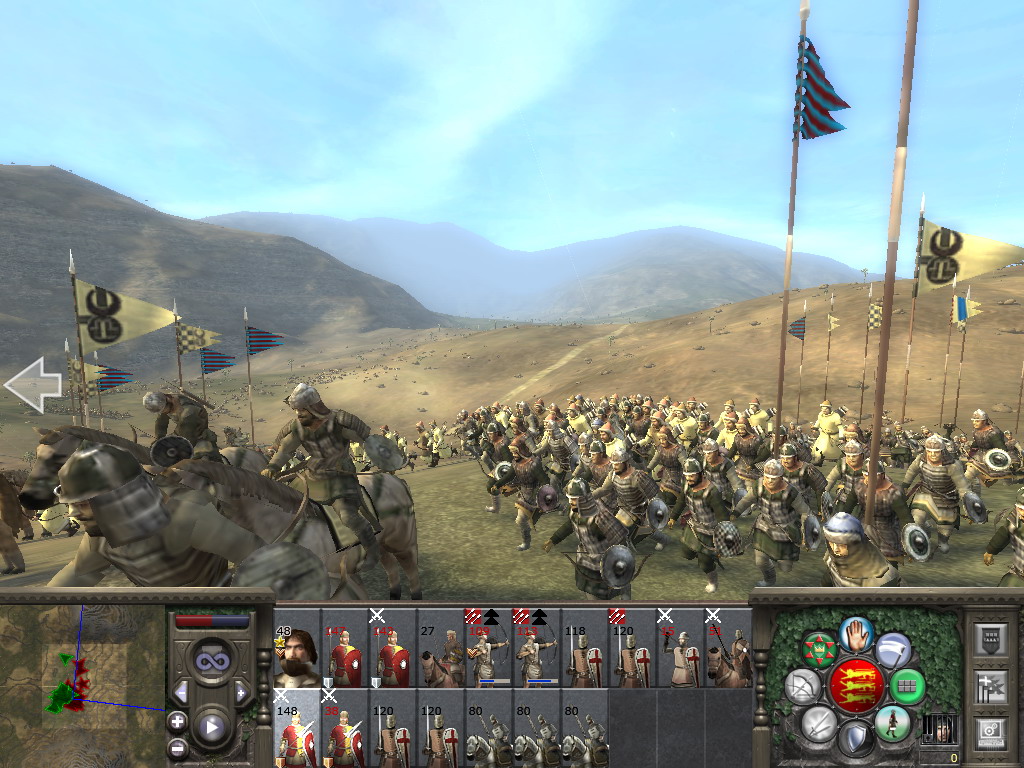
Task: Toggle the running man run mode button
Action: (892, 722)
